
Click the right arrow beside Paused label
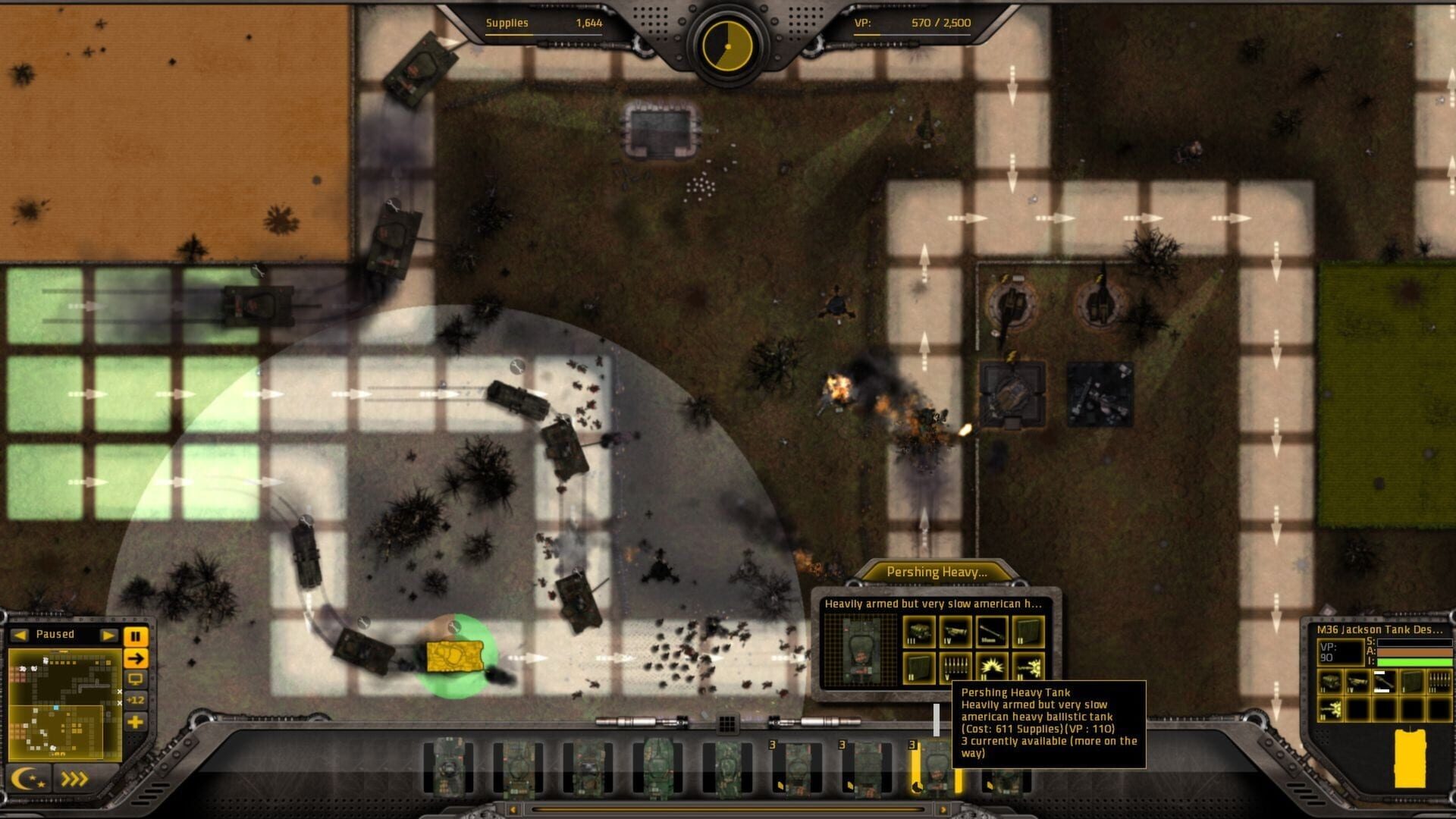(109, 635)
